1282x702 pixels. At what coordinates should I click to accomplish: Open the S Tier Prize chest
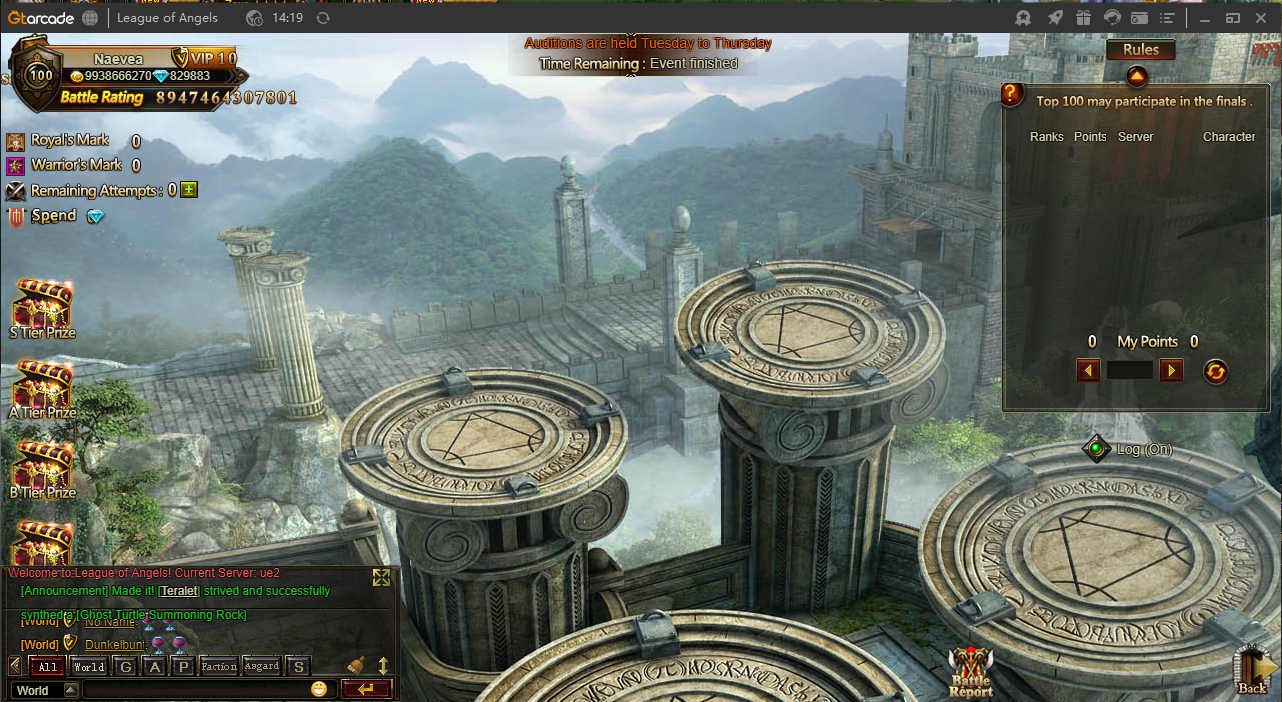click(42, 307)
